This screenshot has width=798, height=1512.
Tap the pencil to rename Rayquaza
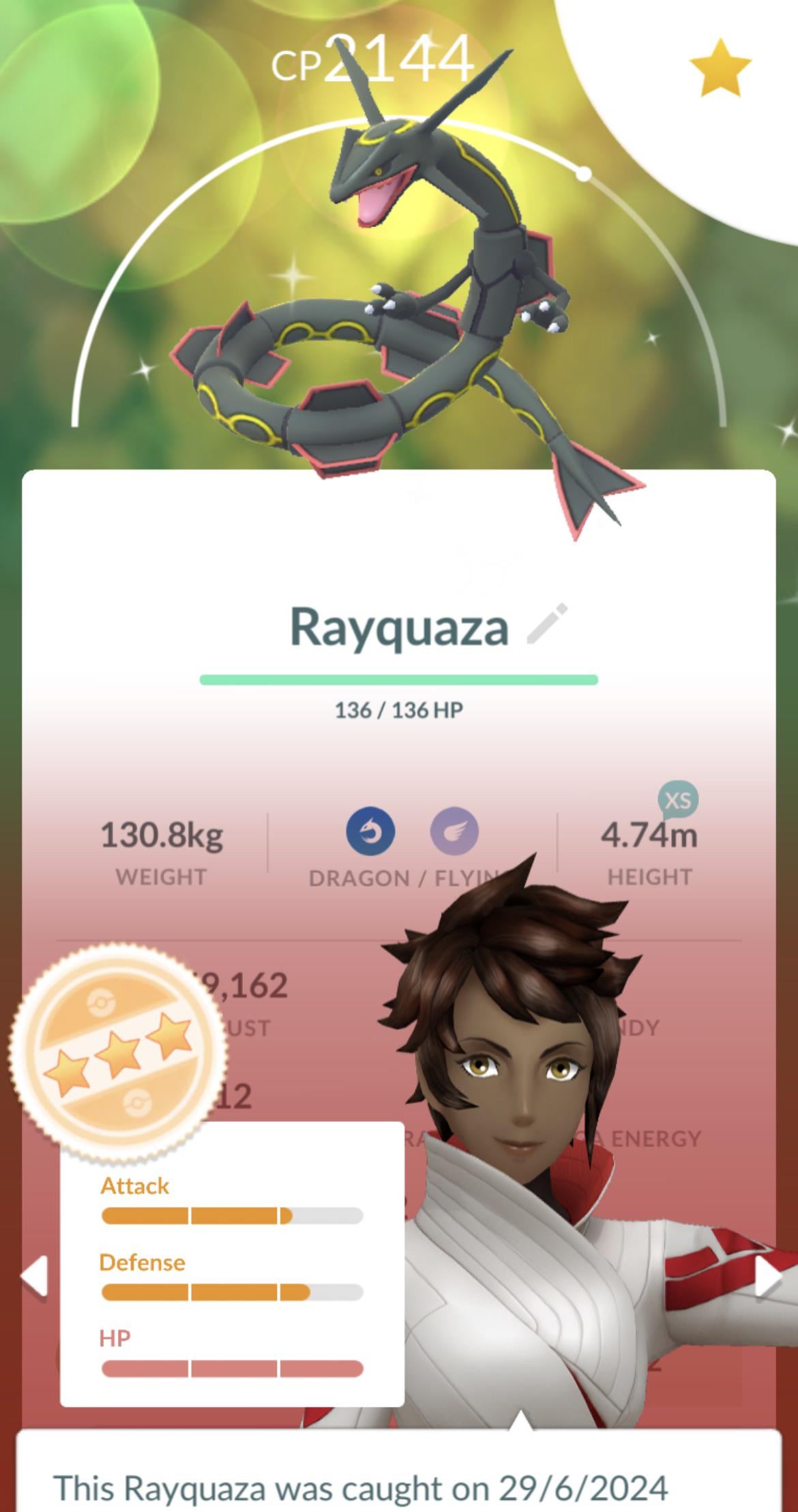click(x=547, y=623)
